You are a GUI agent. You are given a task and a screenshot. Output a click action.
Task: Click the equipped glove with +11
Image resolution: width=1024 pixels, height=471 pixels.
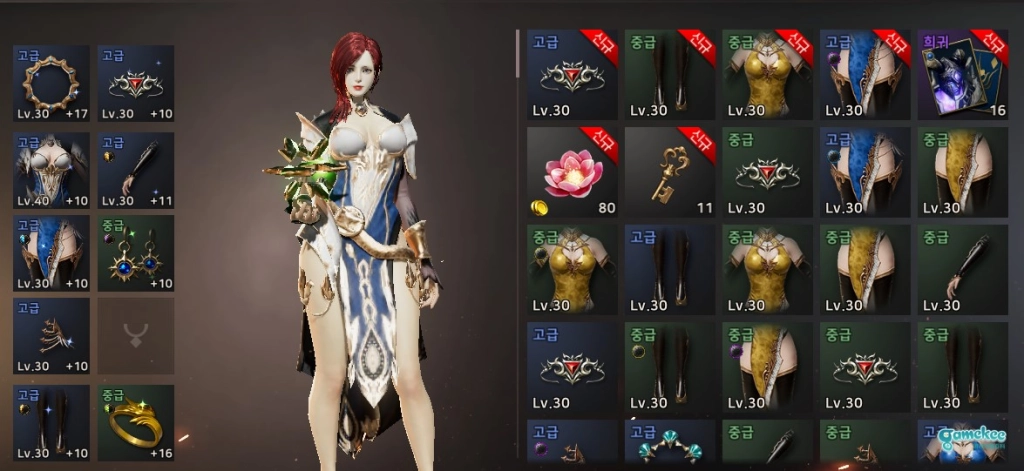135,169
